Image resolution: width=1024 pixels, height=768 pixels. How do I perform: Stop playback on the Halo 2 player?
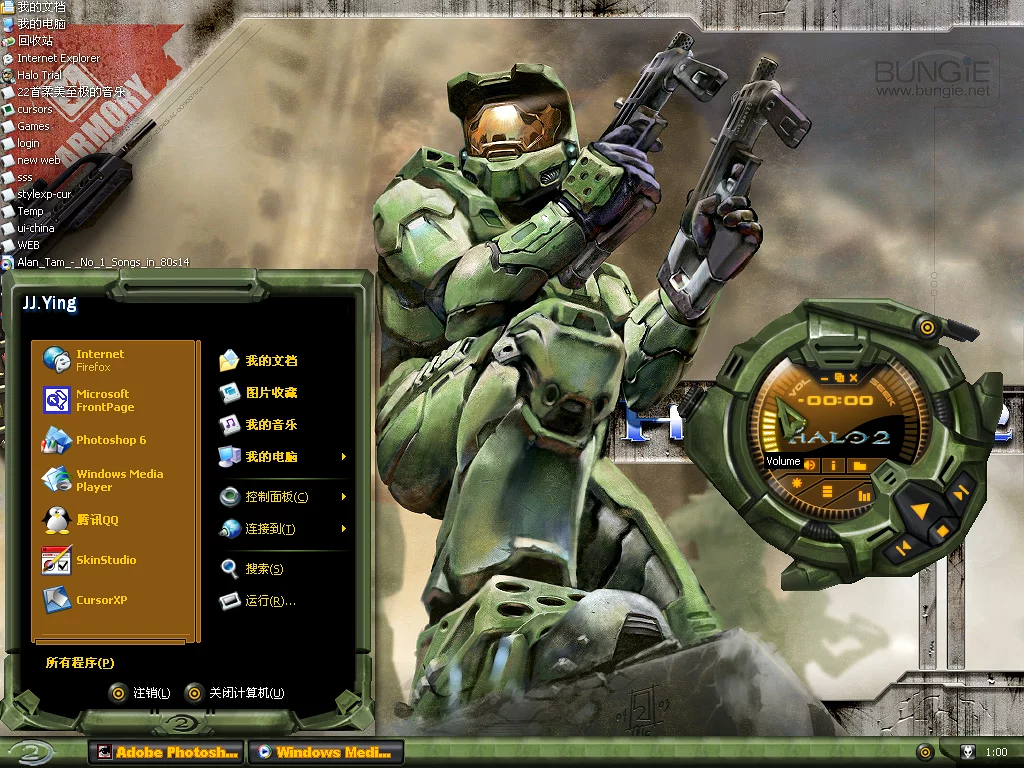(x=941, y=531)
